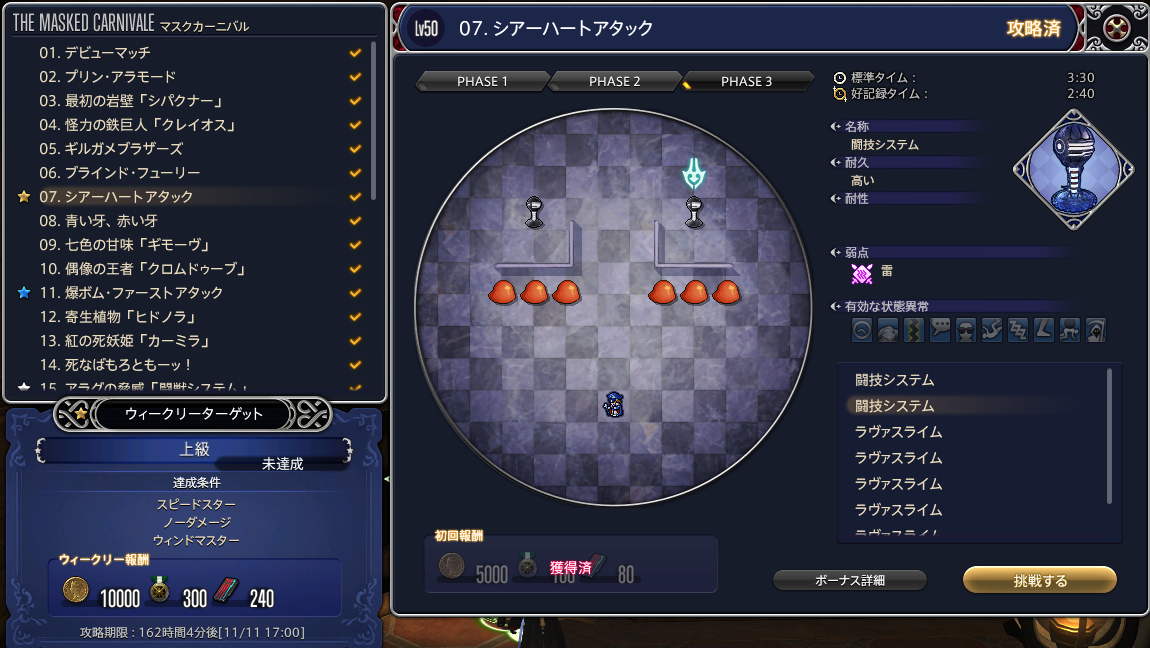Show the PHASE 3 tab

point(746,81)
